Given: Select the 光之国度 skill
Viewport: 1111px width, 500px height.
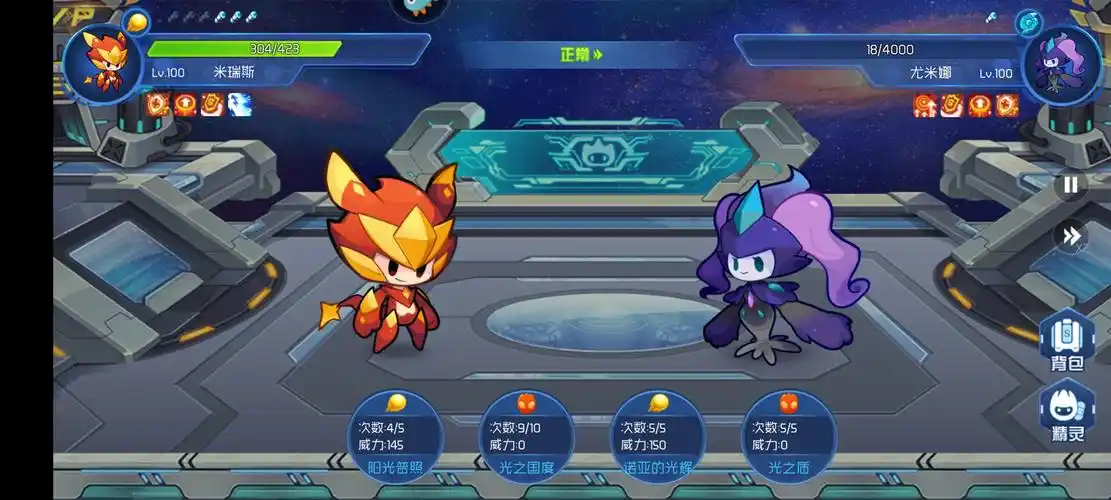Looking at the screenshot, I should [526, 438].
